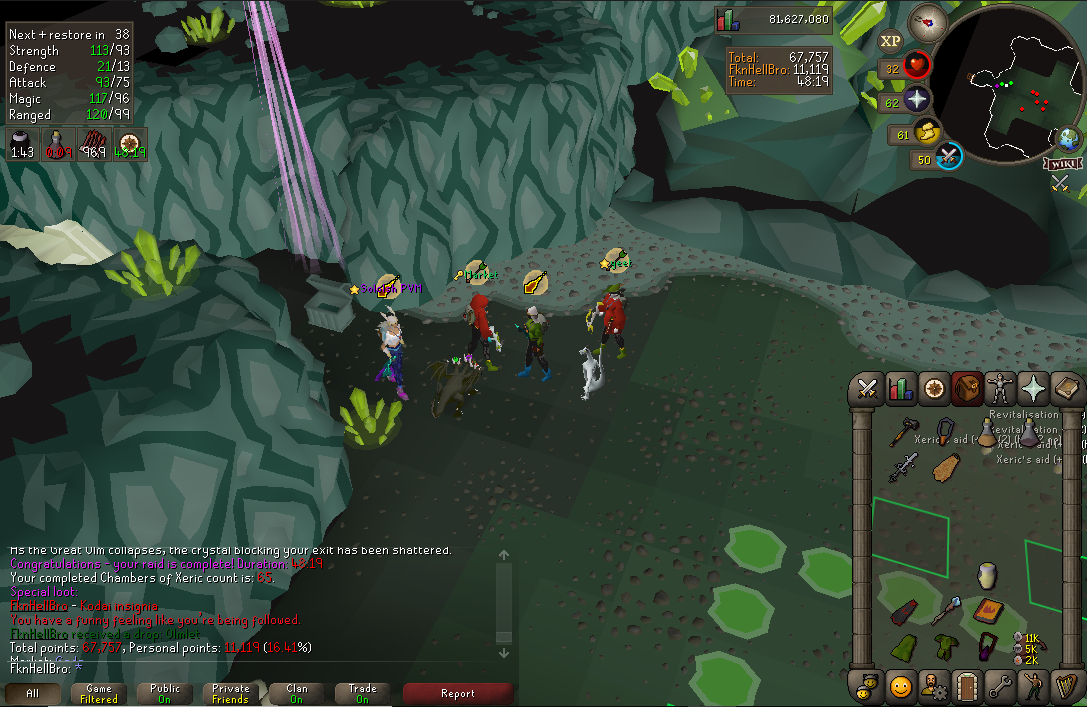Click the Report button
The height and width of the screenshot is (707, 1087).
pyautogui.click(x=458, y=693)
